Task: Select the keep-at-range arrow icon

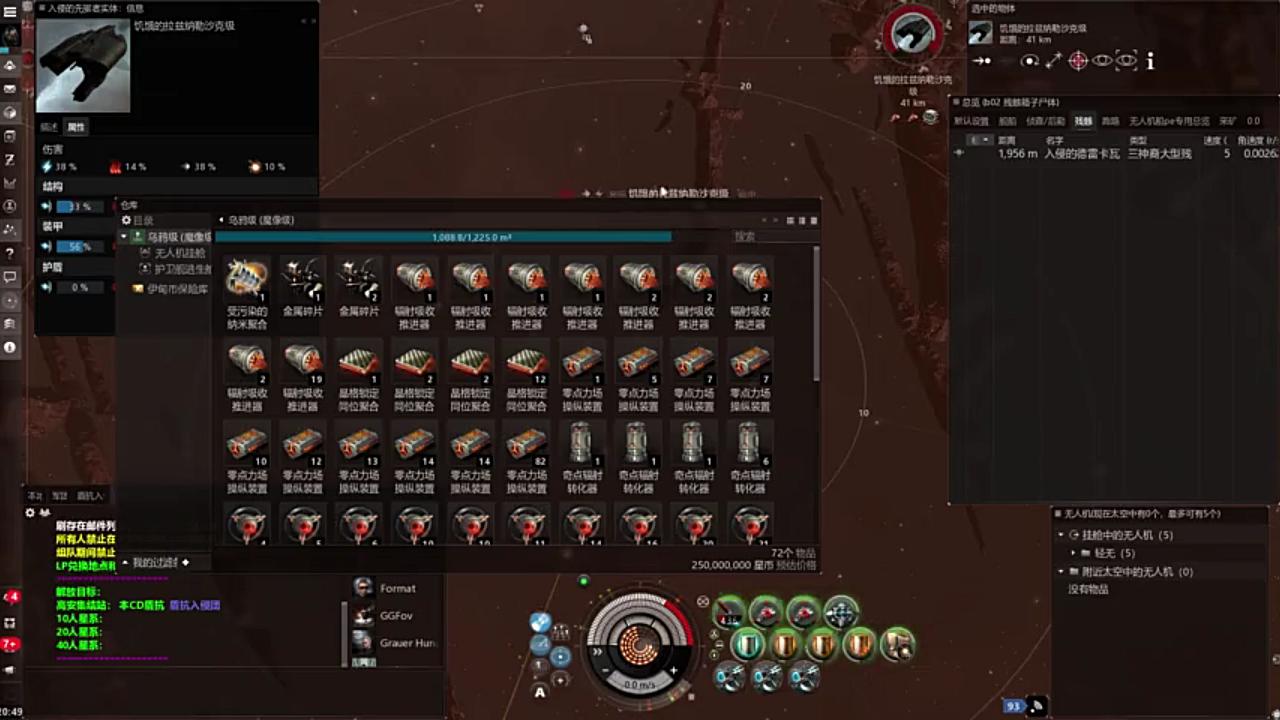Action: pyautogui.click(x=1052, y=61)
